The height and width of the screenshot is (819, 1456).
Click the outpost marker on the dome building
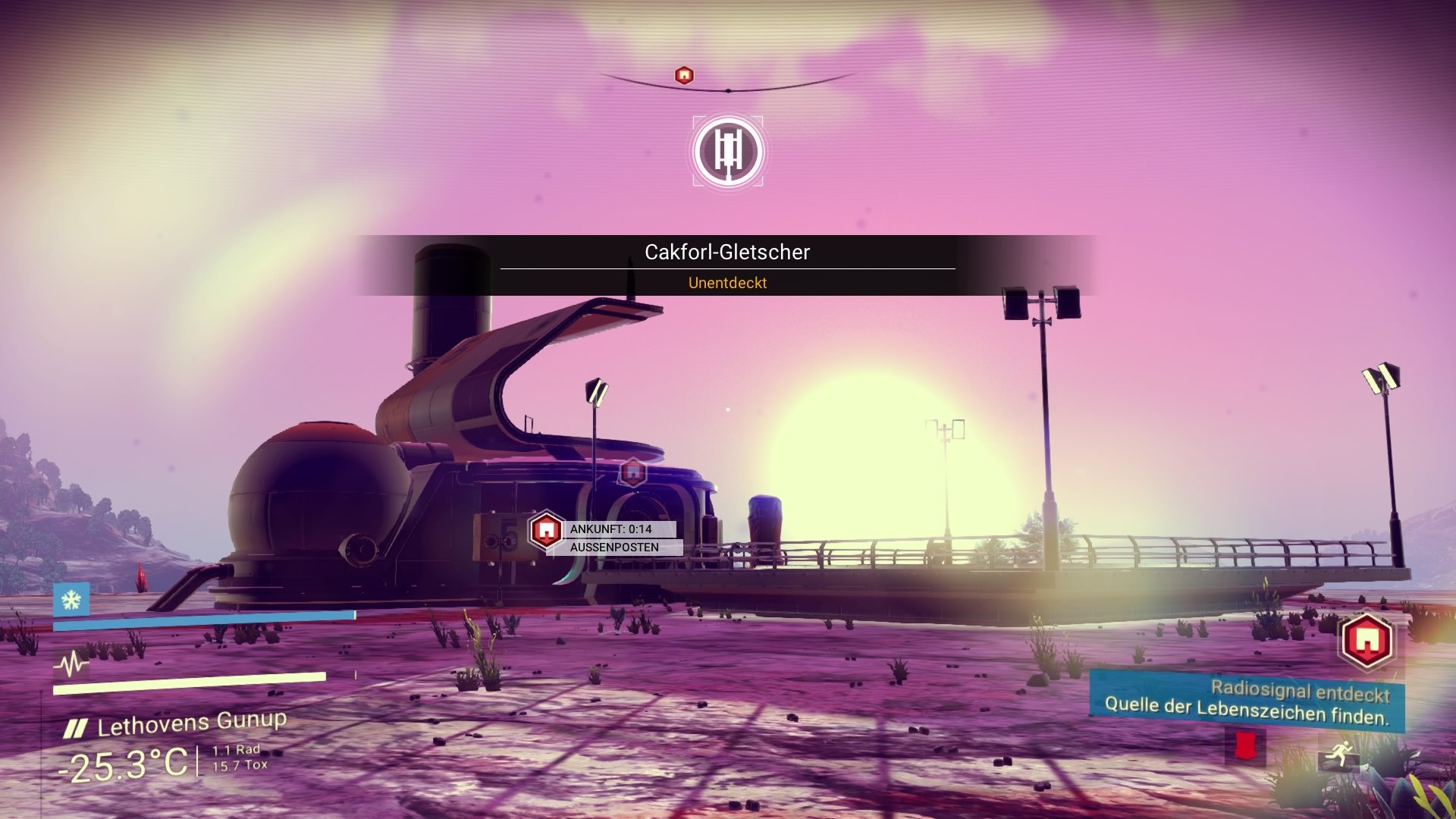click(x=632, y=472)
